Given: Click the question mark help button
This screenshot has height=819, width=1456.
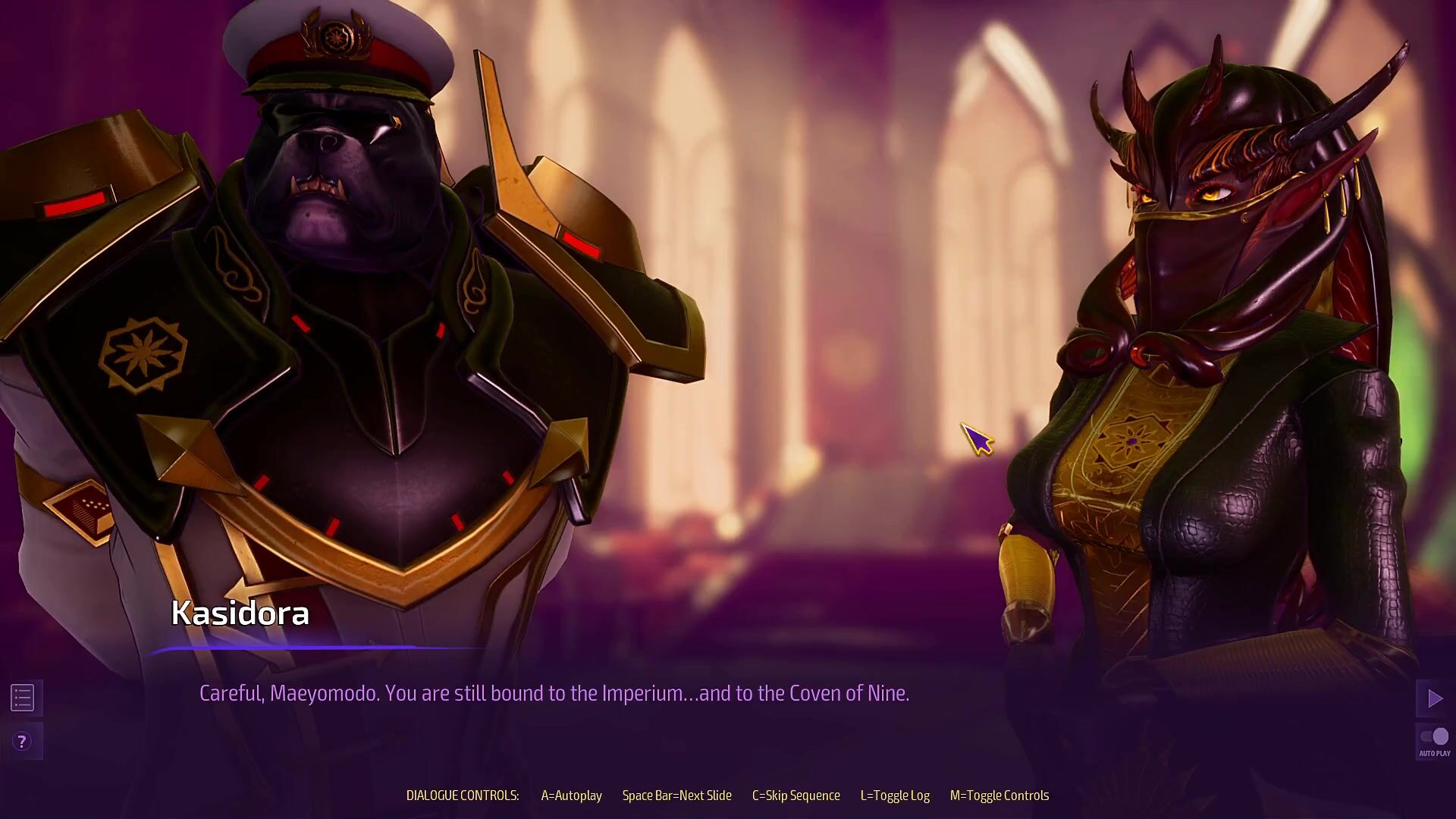Looking at the screenshot, I should [23, 741].
